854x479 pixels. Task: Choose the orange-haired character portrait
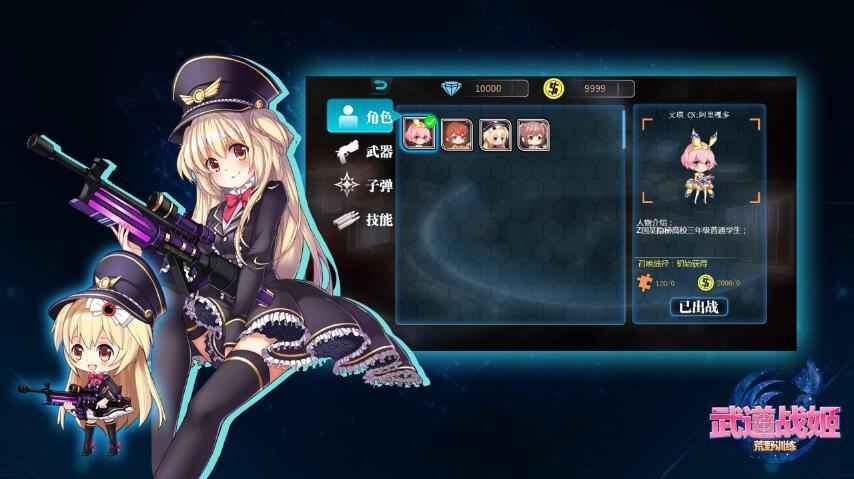click(x=457, y=135)
